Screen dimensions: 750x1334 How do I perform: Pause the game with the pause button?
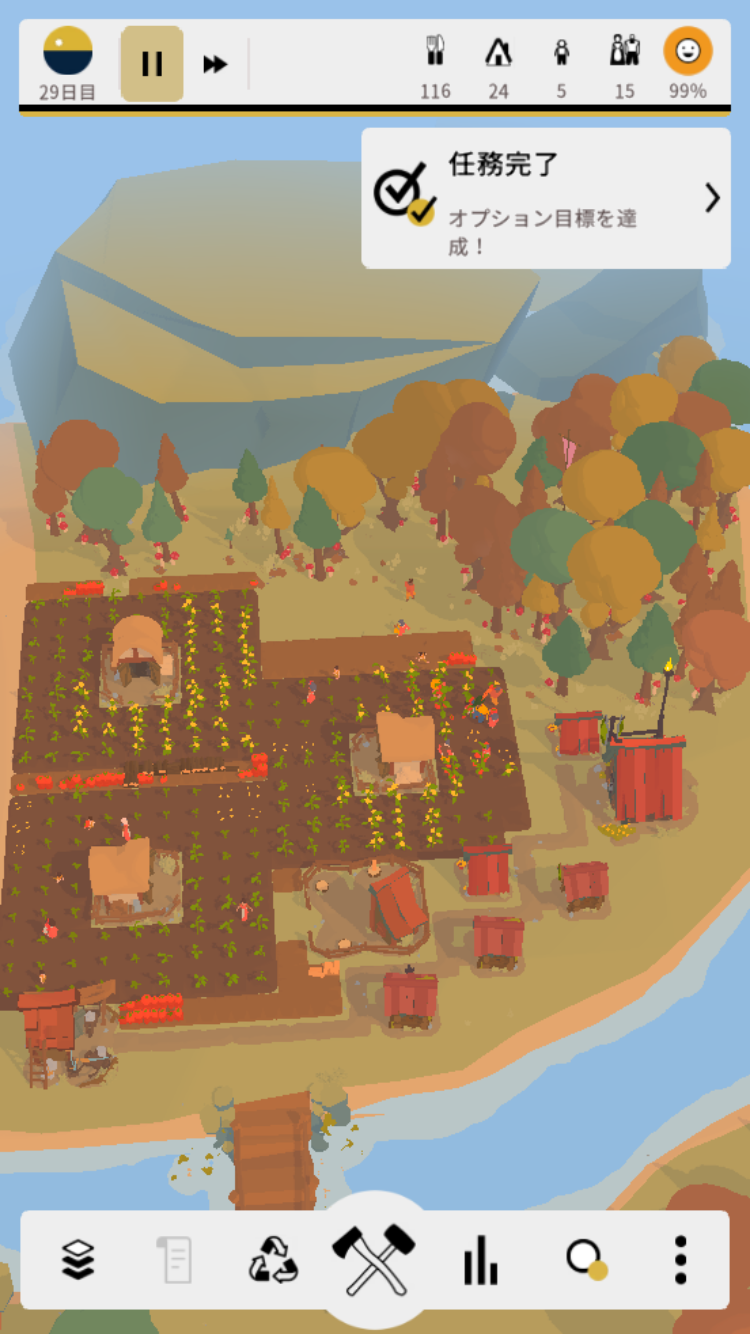pos(152,64)
